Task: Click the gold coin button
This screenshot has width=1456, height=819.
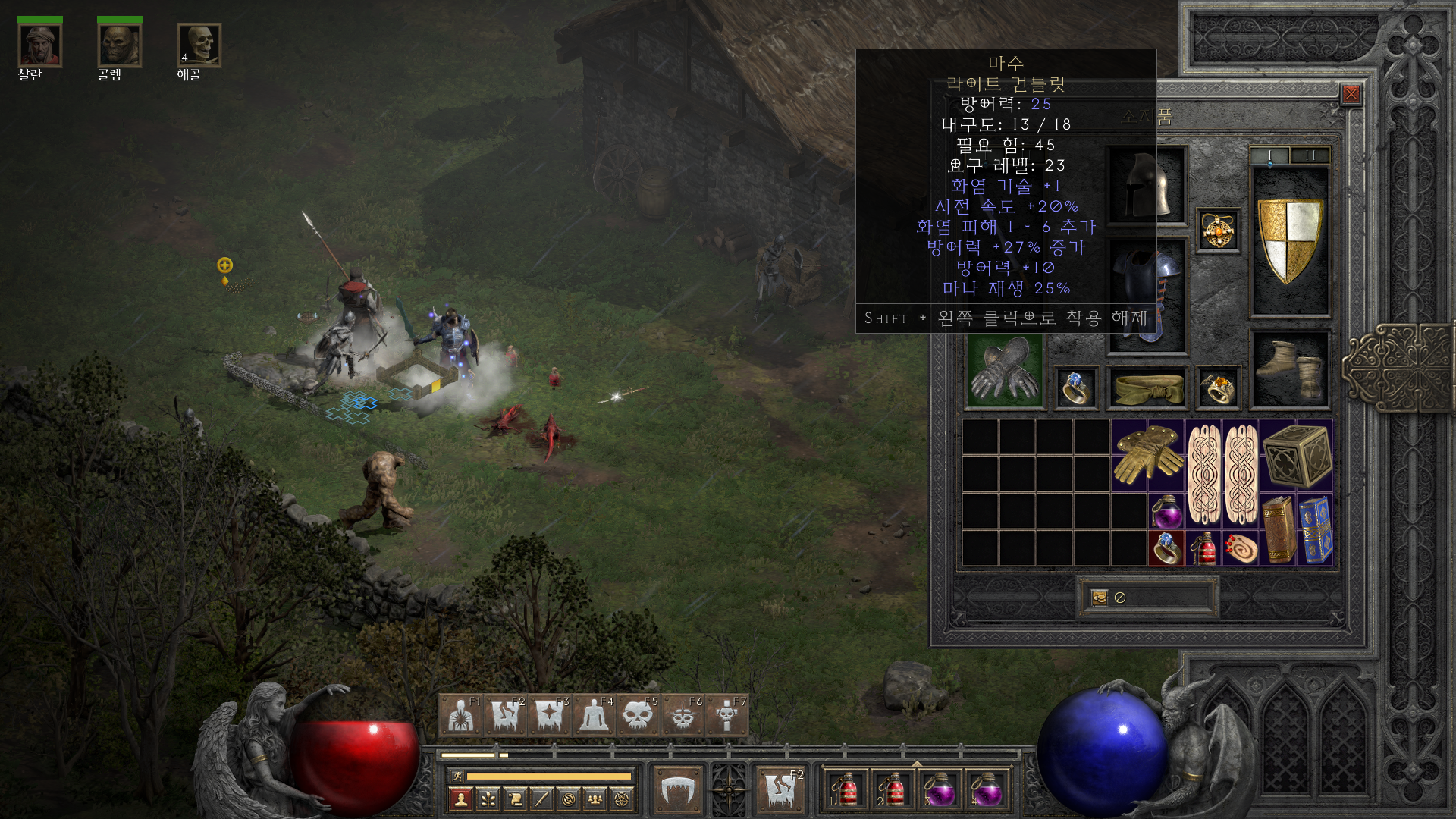Action: click(x=1100, y=598)
